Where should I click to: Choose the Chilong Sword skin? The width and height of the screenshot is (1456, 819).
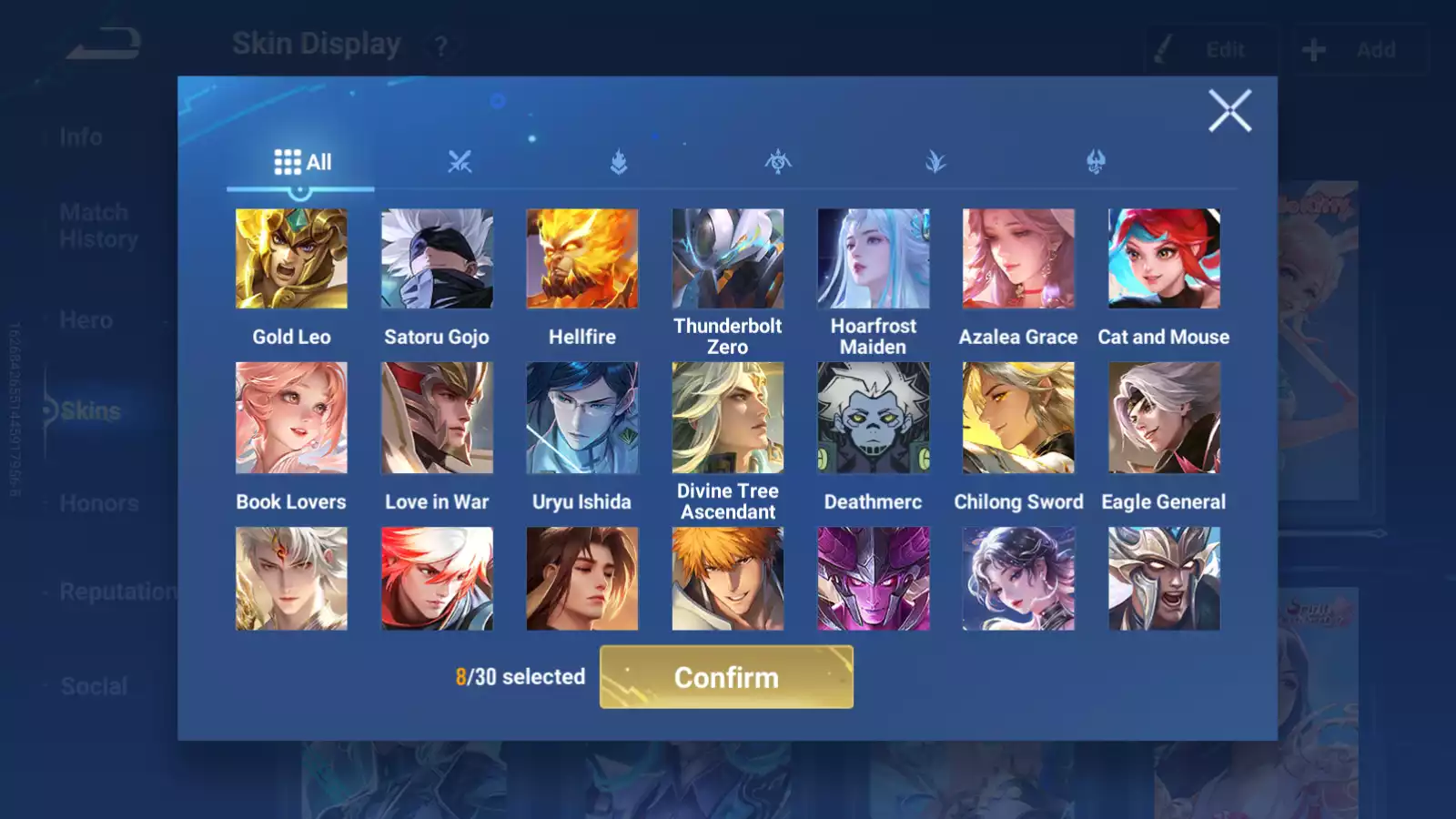click(x=1018, y=418)
